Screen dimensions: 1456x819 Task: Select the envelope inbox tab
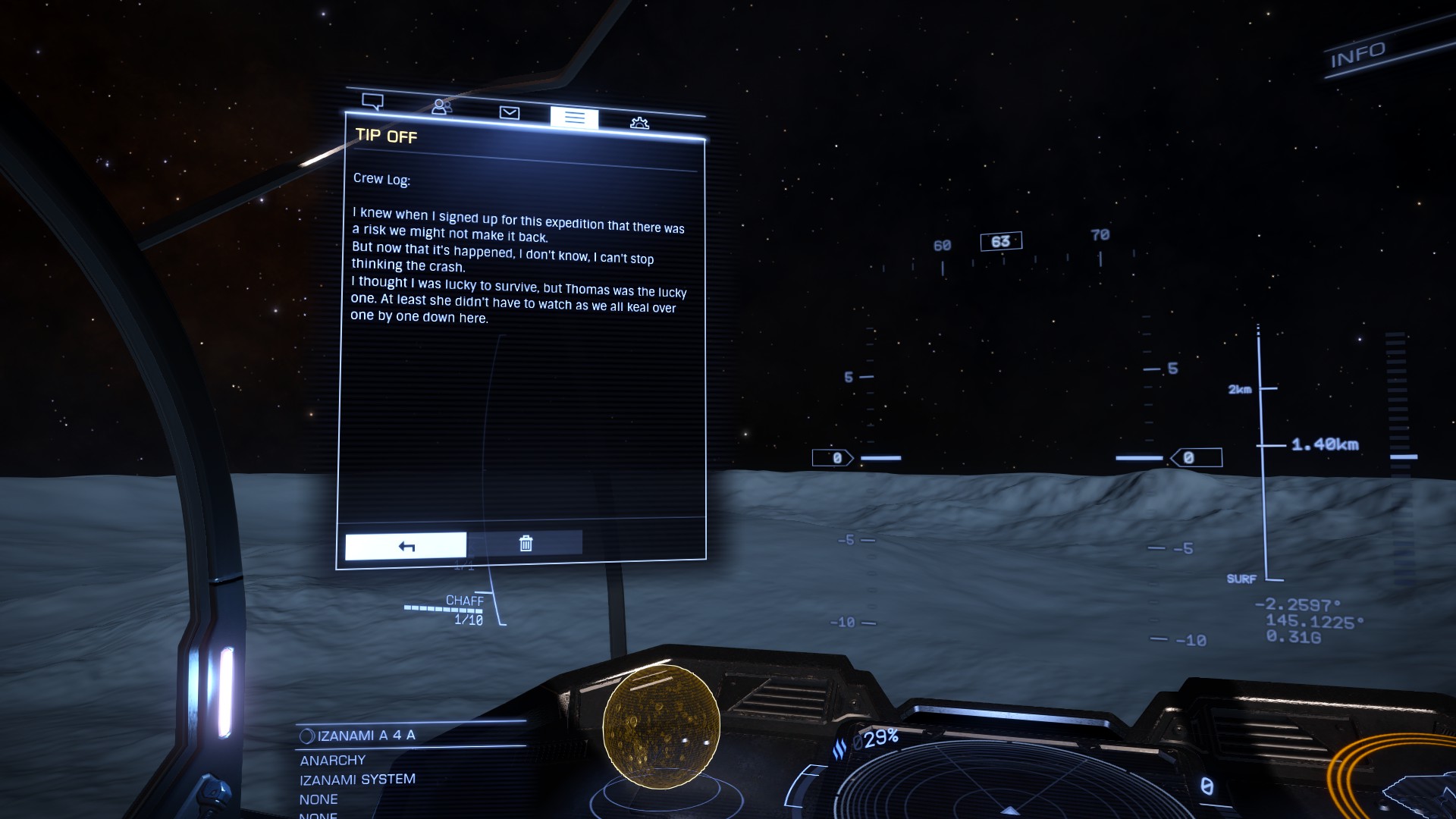pyautogui.click(x=510, y=113)
